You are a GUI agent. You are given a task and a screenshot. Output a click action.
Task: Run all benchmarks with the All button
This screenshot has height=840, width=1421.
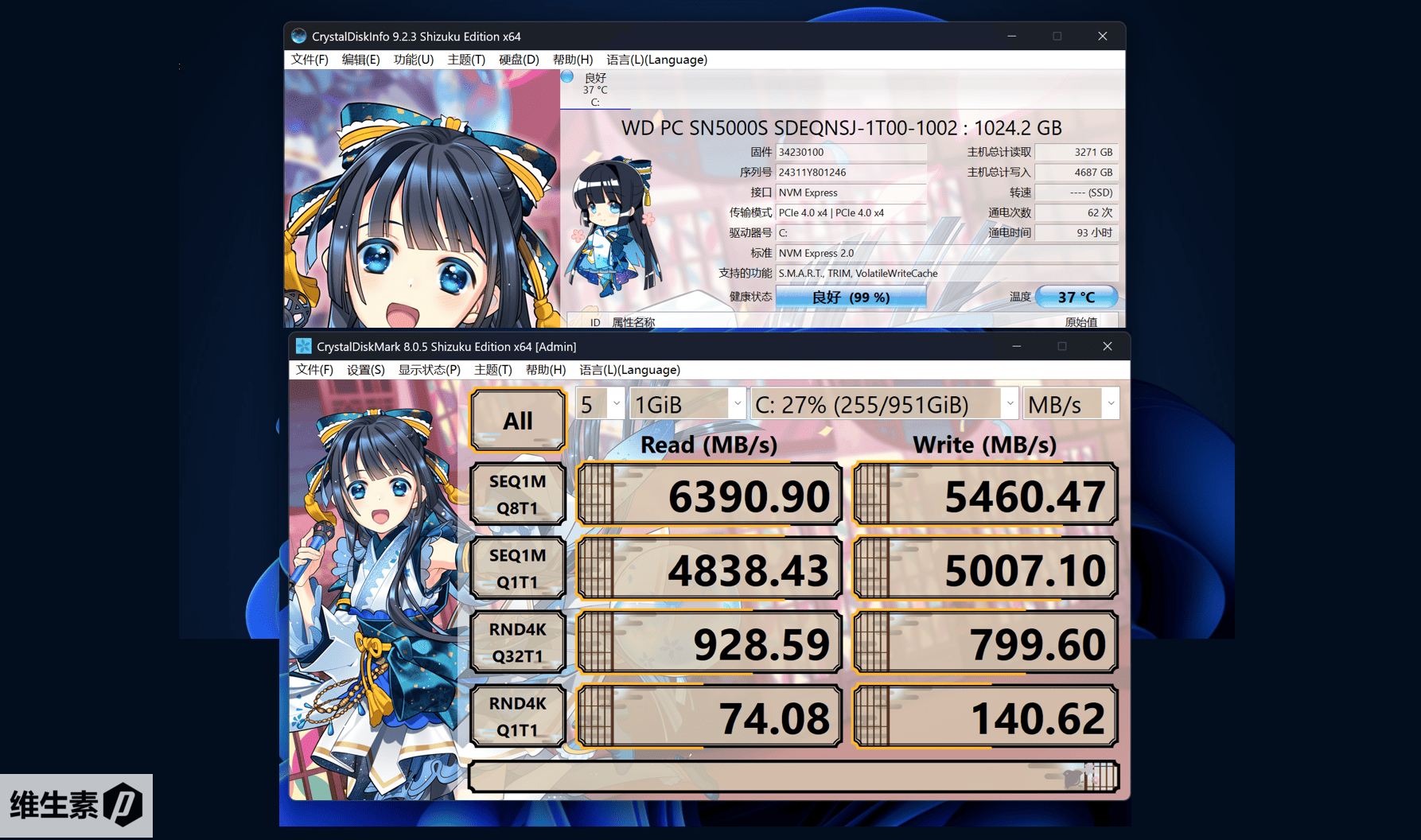coord(517,420)
